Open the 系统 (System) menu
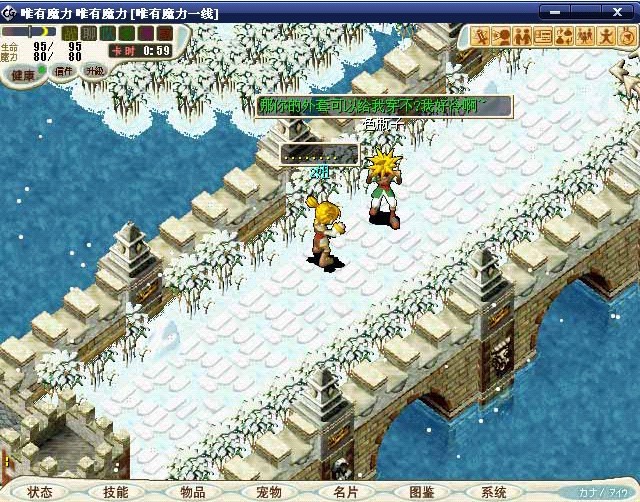 click(x=494, y=492)
